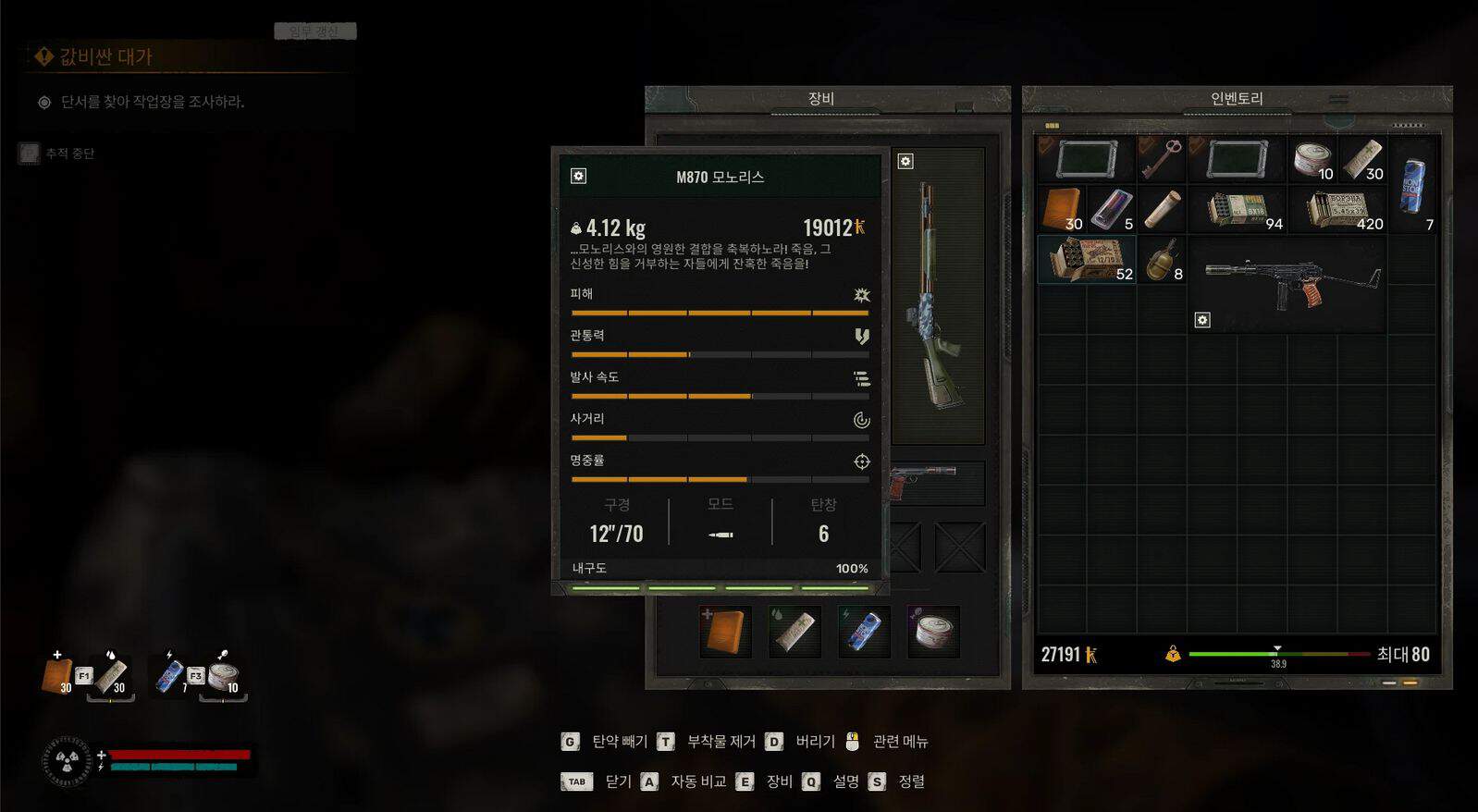Viewport: 1478px width, 812px height.
Task: Pick the orange medkit stack of 30 in inventory
Action: 1061,209
